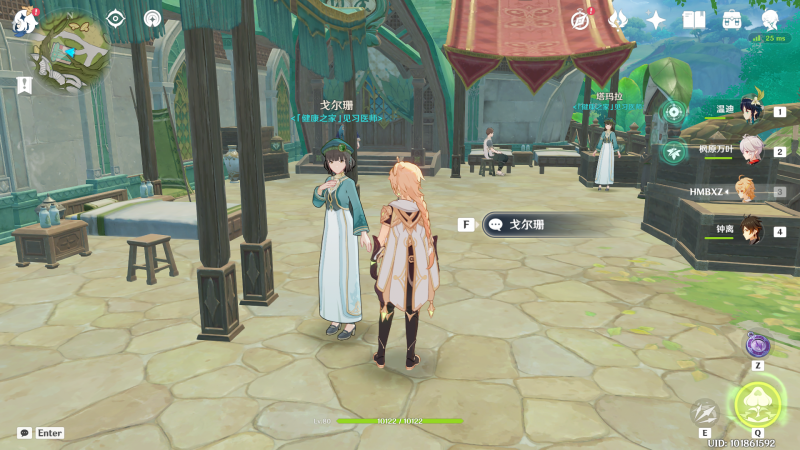Open the adventurer handbook book icon

(694, 19)
